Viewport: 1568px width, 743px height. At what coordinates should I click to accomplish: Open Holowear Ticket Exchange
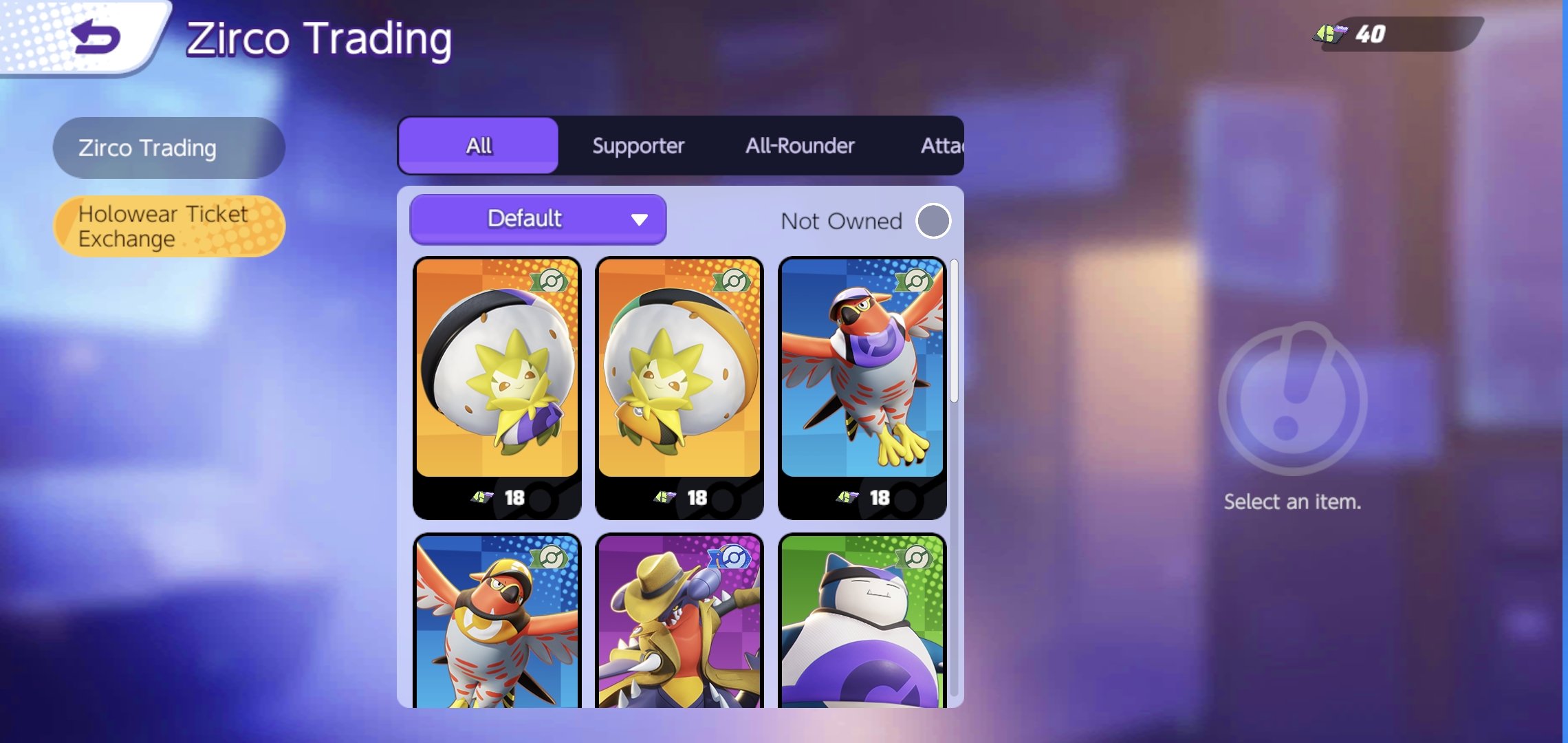pos(168,226)
